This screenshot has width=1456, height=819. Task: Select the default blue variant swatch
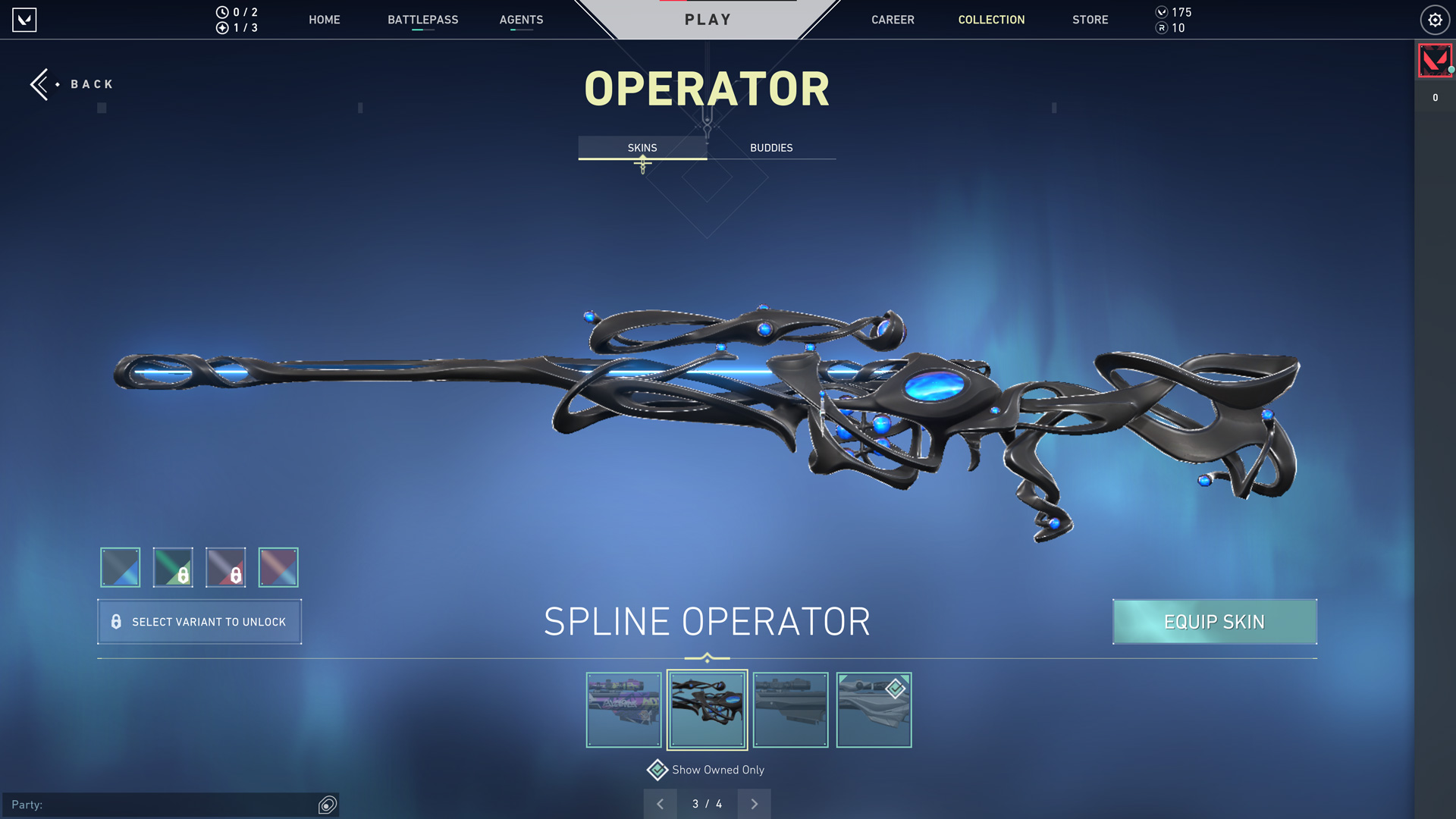tap(120, 567)
